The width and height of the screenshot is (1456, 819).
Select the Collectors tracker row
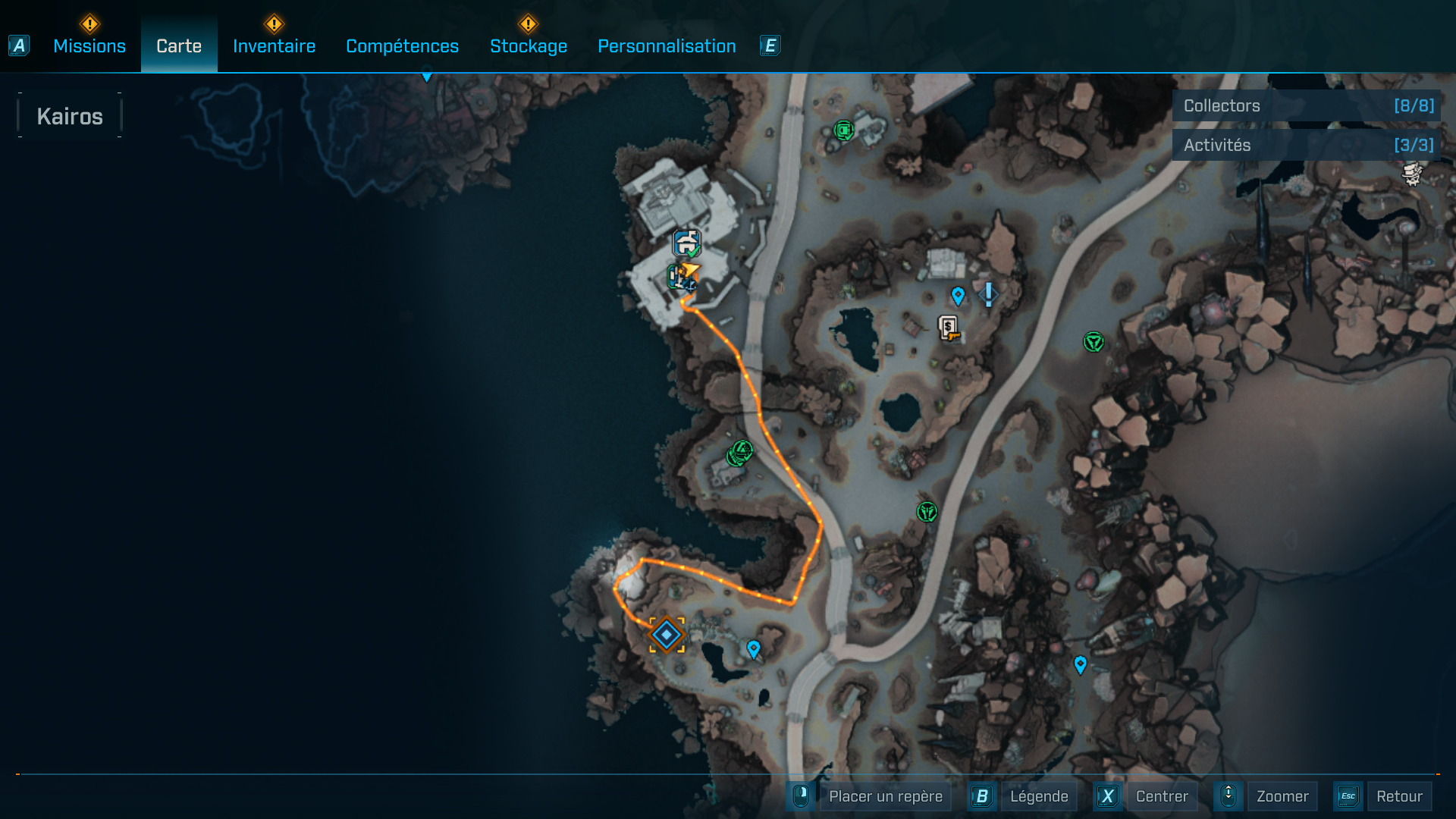click(x=1306, y=106)
